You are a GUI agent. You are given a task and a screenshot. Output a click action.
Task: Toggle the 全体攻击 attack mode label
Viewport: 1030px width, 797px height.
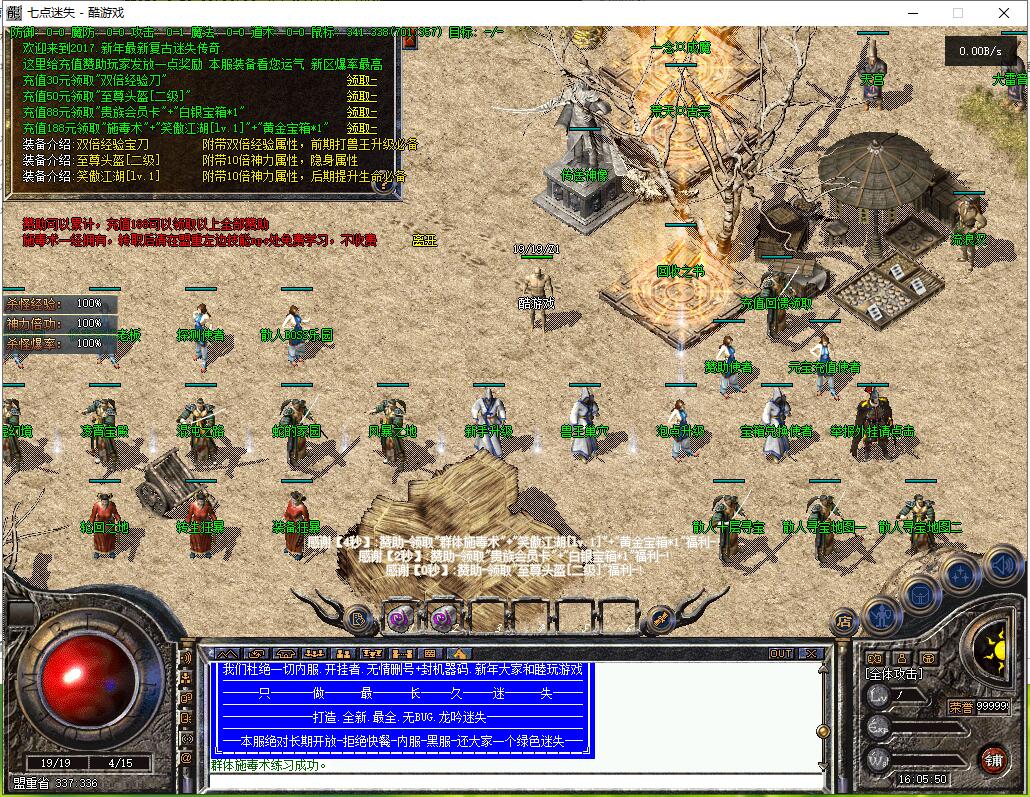point(895,675)
